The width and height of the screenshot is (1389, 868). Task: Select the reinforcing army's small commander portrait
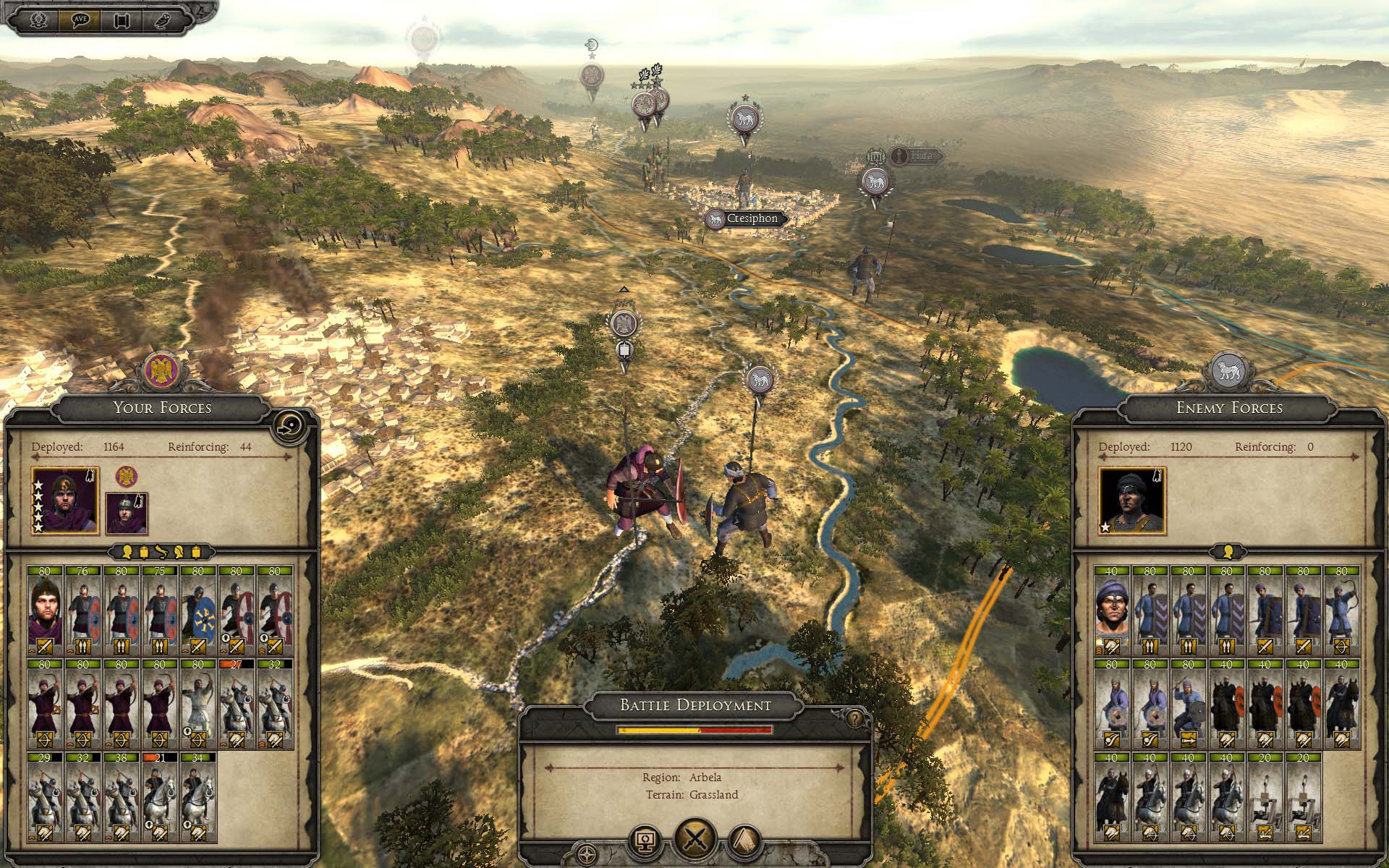127,513
